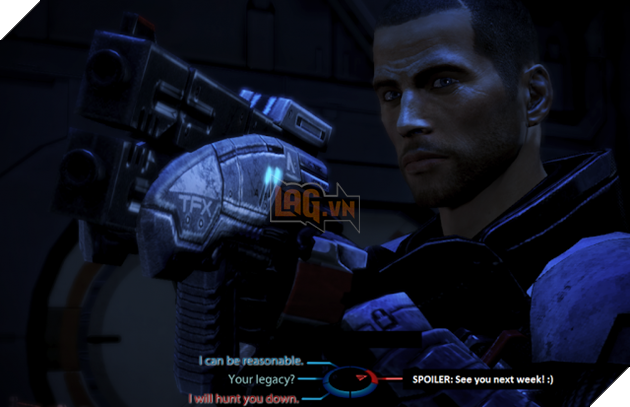630x407 pixels.
Task: Select the "Your legacy?" dialogue option
Action: pyautogui.click(x=262, y=379)
